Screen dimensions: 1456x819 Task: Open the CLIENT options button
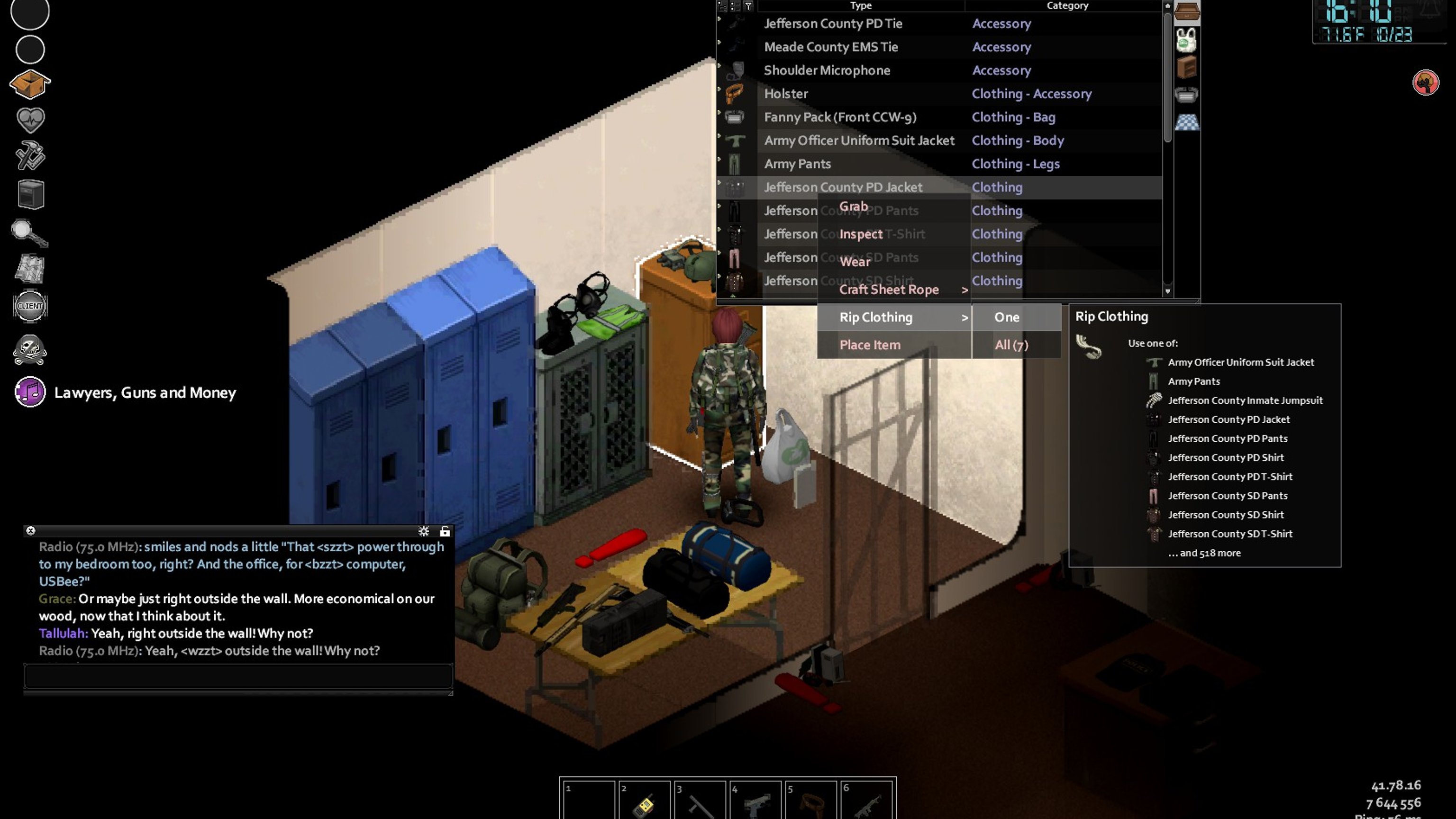click(30, 306)
